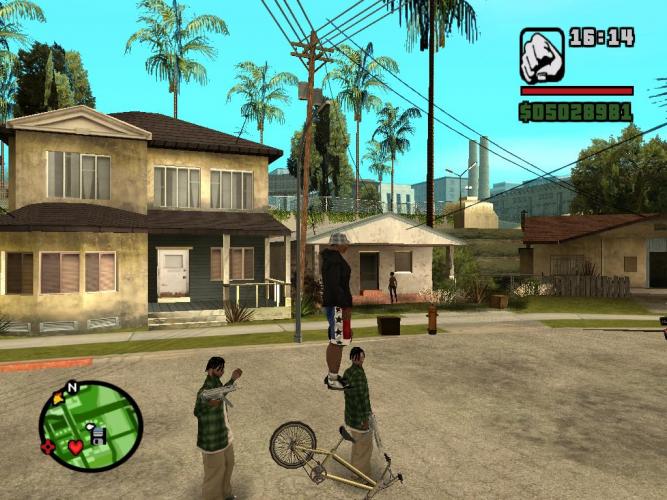Image resolution: width=667 pixels, height=500 pixels.
Task: Click the north N compass marker
Action: click(71, 388)
